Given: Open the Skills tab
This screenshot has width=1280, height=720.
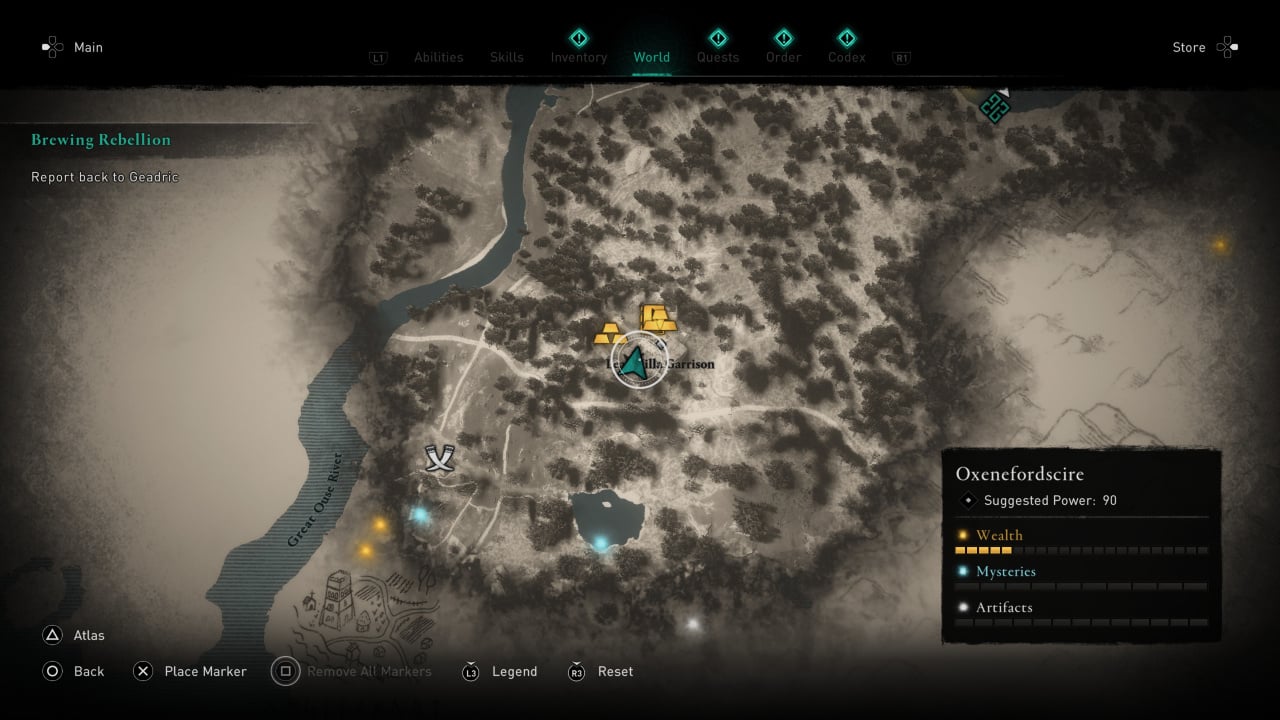Looking at the screenshot, I should (507, 57).
